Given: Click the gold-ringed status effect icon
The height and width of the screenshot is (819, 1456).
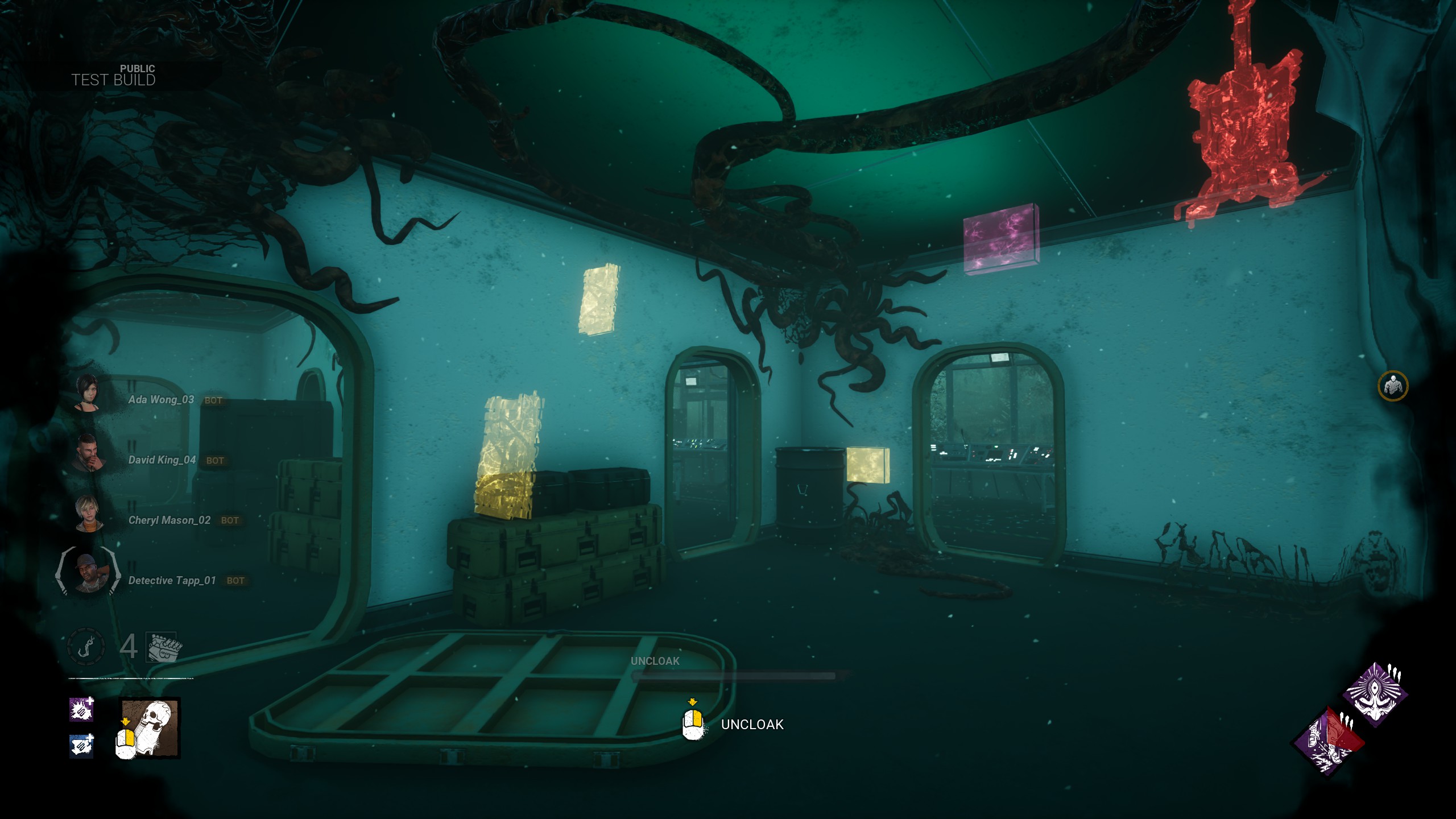Looking at the screenshot, I should 1392,386.
